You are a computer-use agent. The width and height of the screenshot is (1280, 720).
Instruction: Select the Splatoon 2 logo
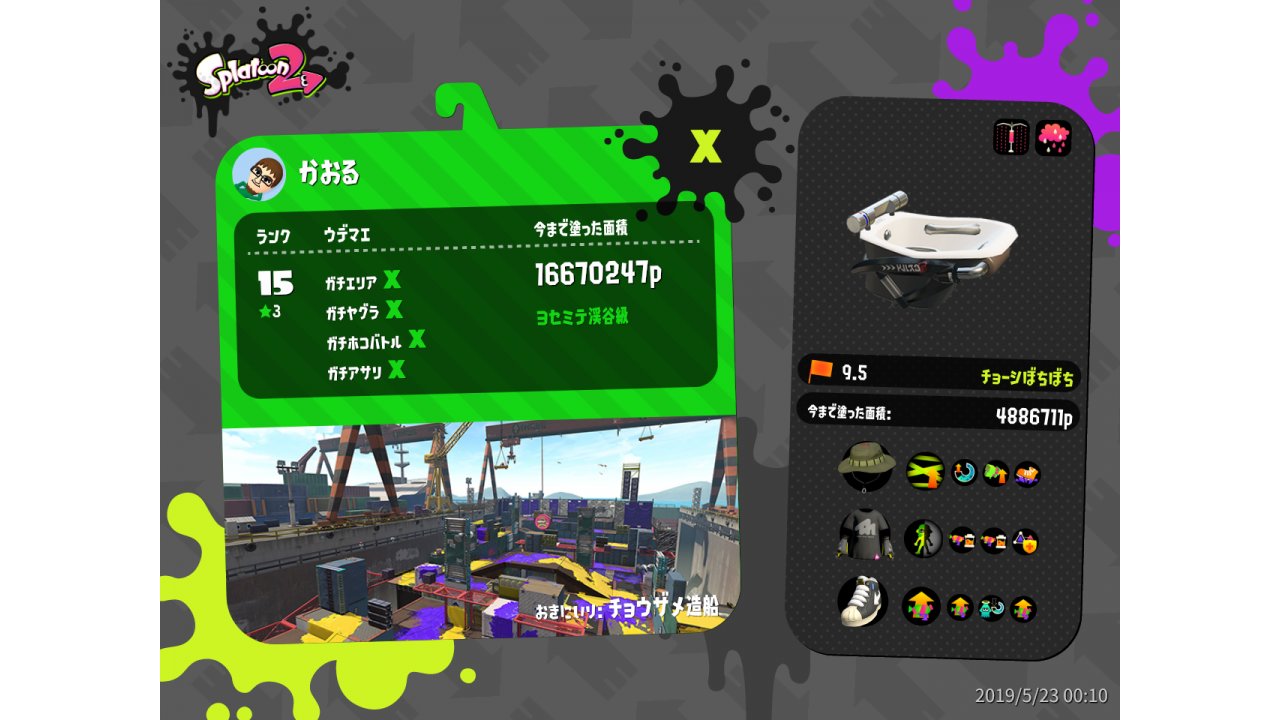pyautogui.click(x=259, y=74)
